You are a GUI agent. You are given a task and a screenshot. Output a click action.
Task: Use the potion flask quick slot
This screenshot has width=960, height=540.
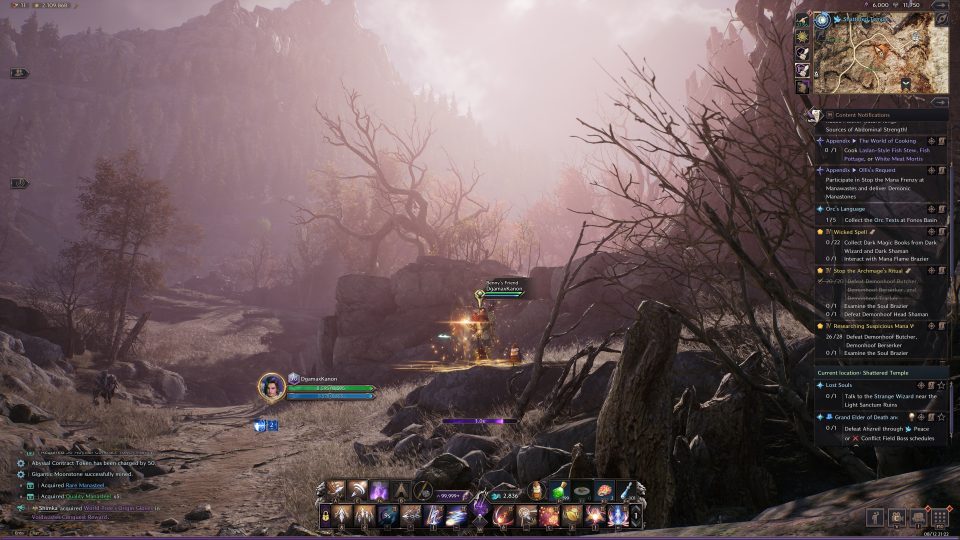[x=539, y=491]
